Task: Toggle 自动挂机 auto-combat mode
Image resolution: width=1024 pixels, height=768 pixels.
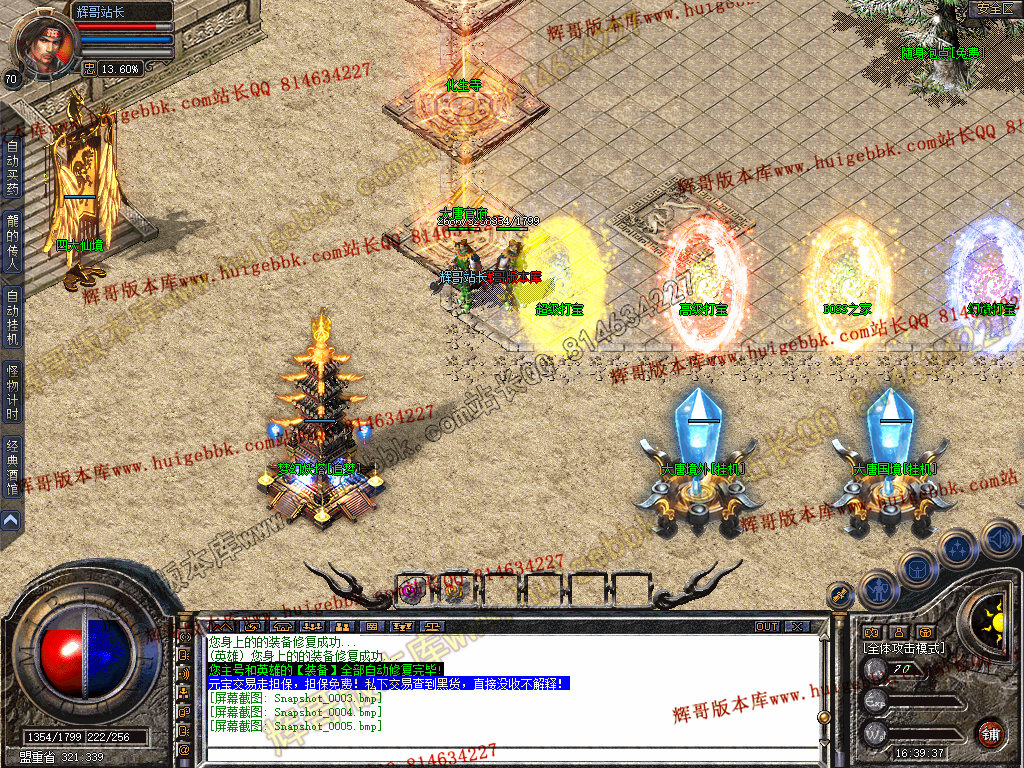Action: click(12, 316)
